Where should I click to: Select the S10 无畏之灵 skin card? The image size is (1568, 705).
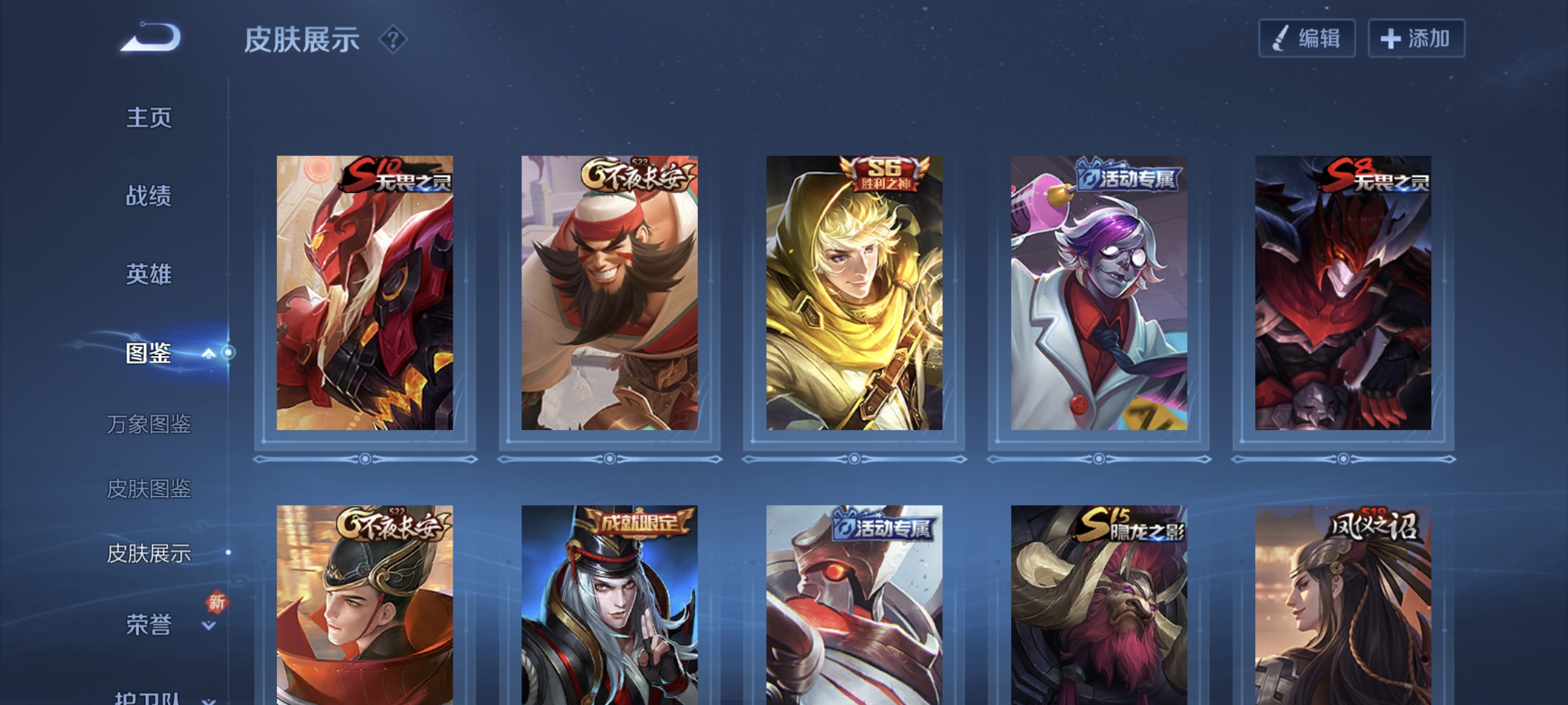365,292
